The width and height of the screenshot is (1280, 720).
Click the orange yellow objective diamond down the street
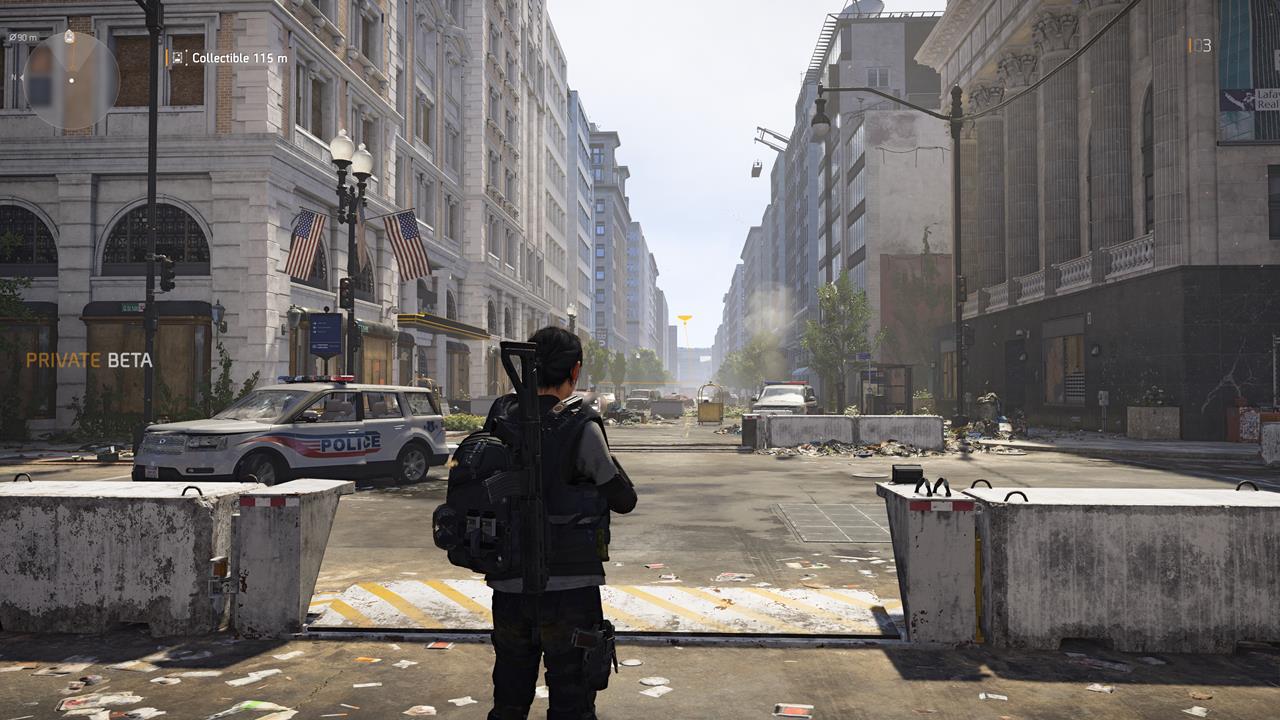[686, 315]
